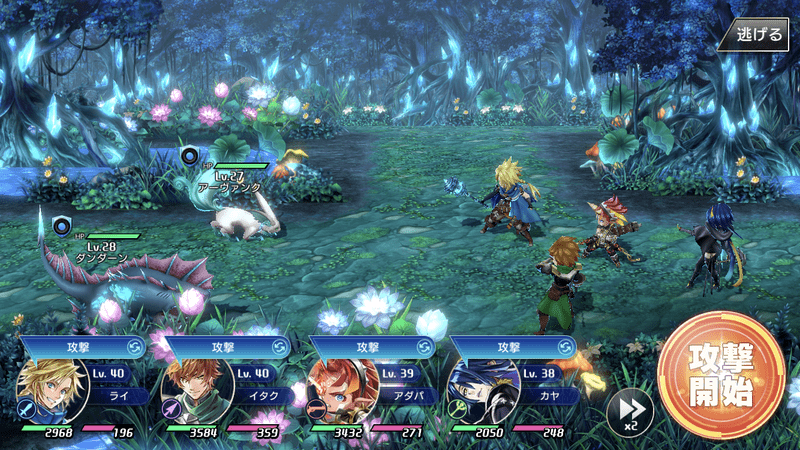Choose アダパ's character portrait
This screenshot has width=800, height=450.
tap(336, 390)
